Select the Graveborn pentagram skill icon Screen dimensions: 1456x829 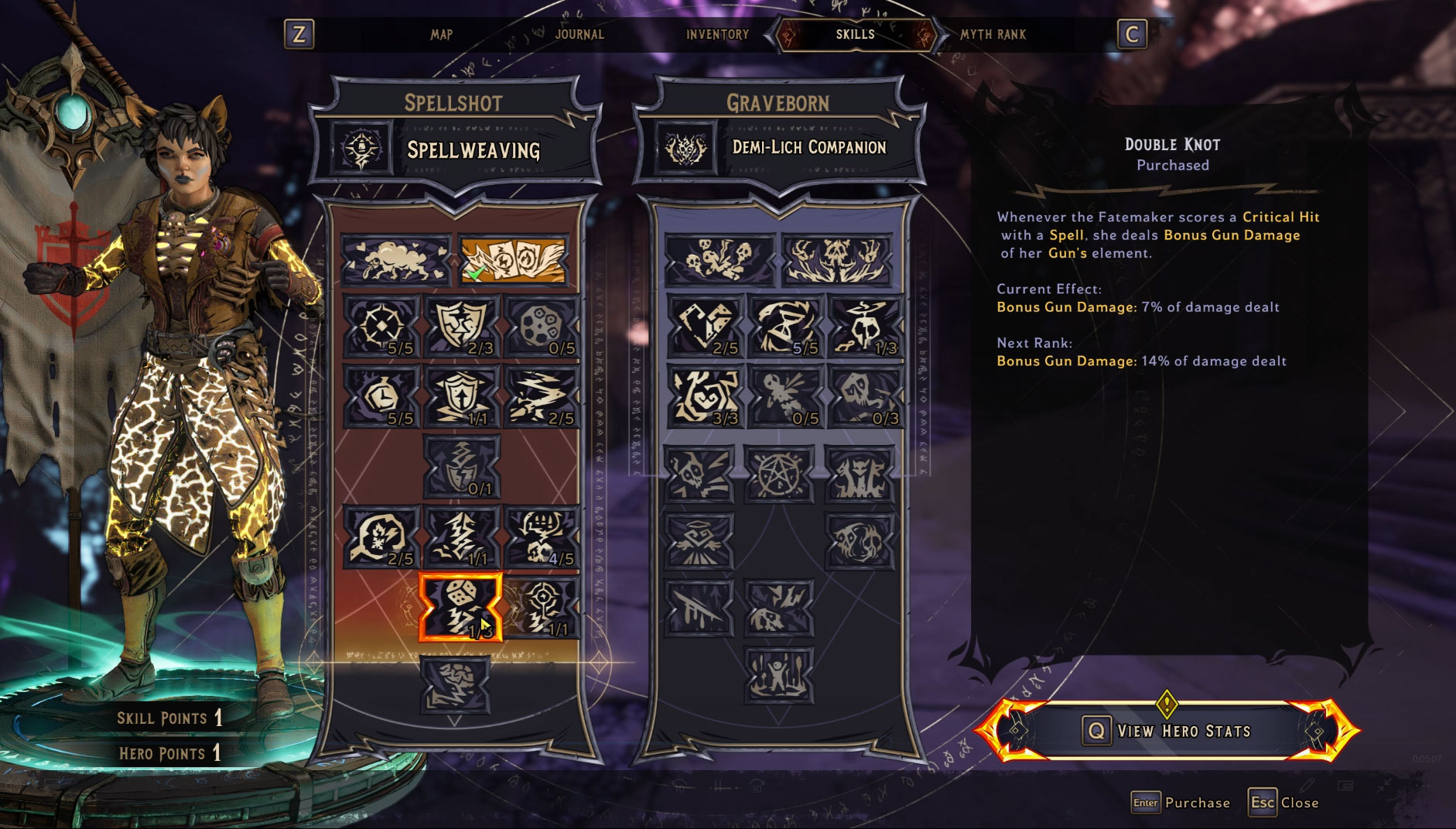pyautogui.click(x=778, y=474)
